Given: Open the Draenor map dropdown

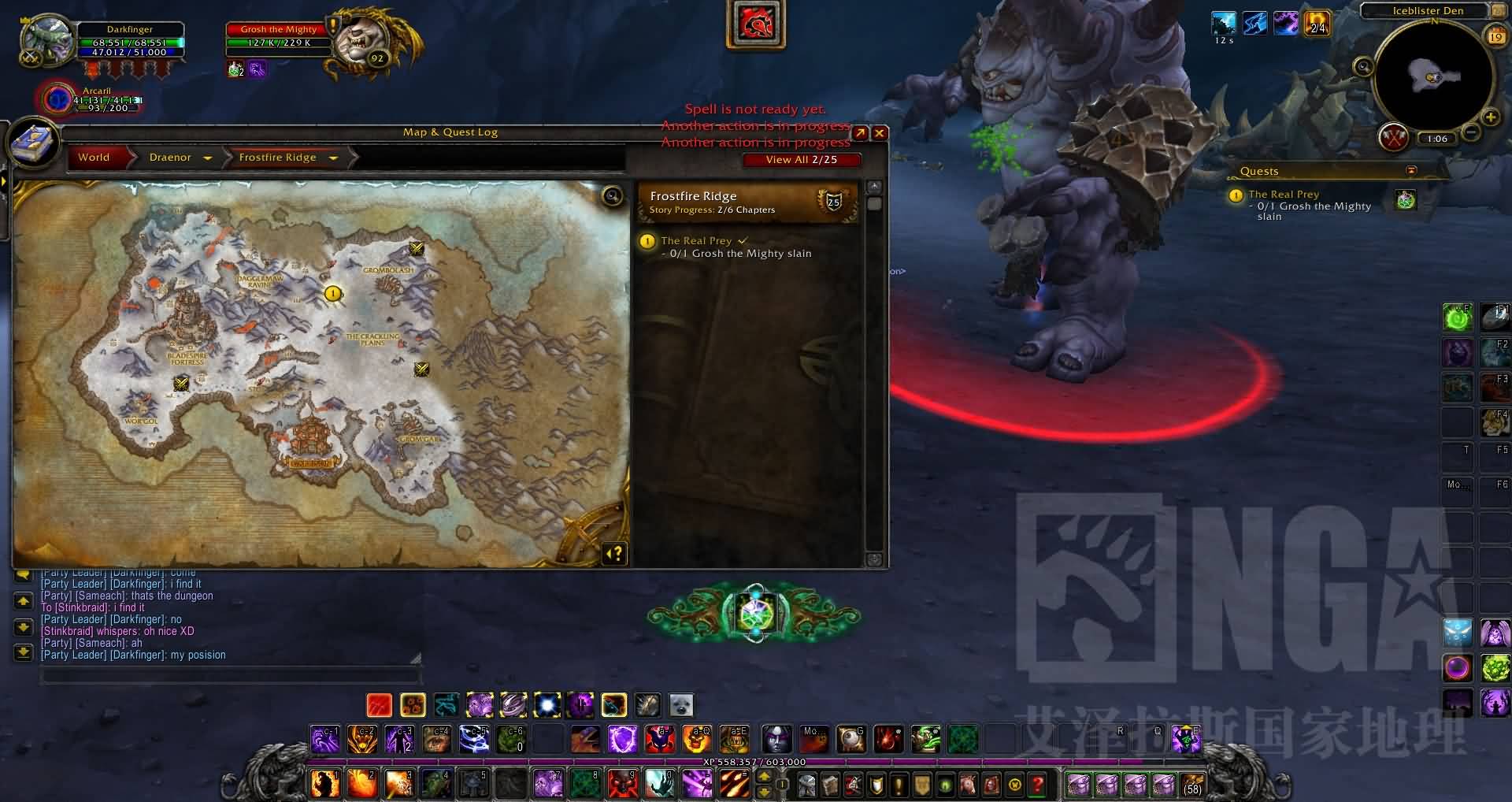Looking at the screenshot, I should point(208,158).
